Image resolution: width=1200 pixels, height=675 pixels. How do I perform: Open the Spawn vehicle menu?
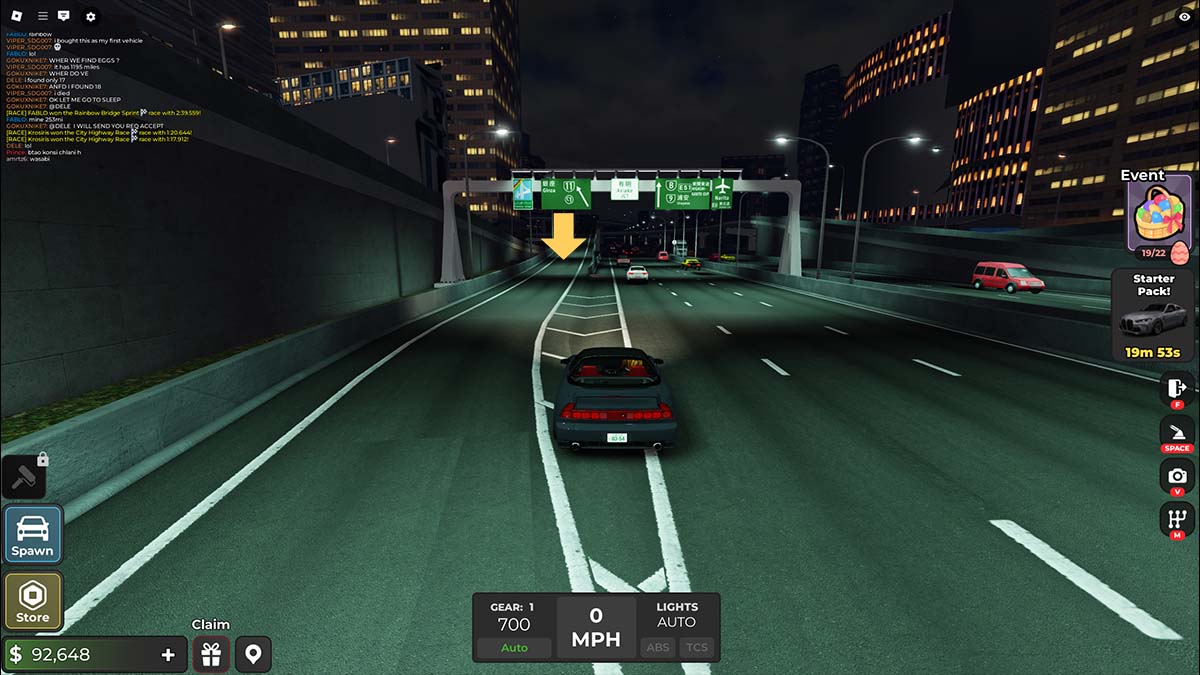[x=33, y=535]
